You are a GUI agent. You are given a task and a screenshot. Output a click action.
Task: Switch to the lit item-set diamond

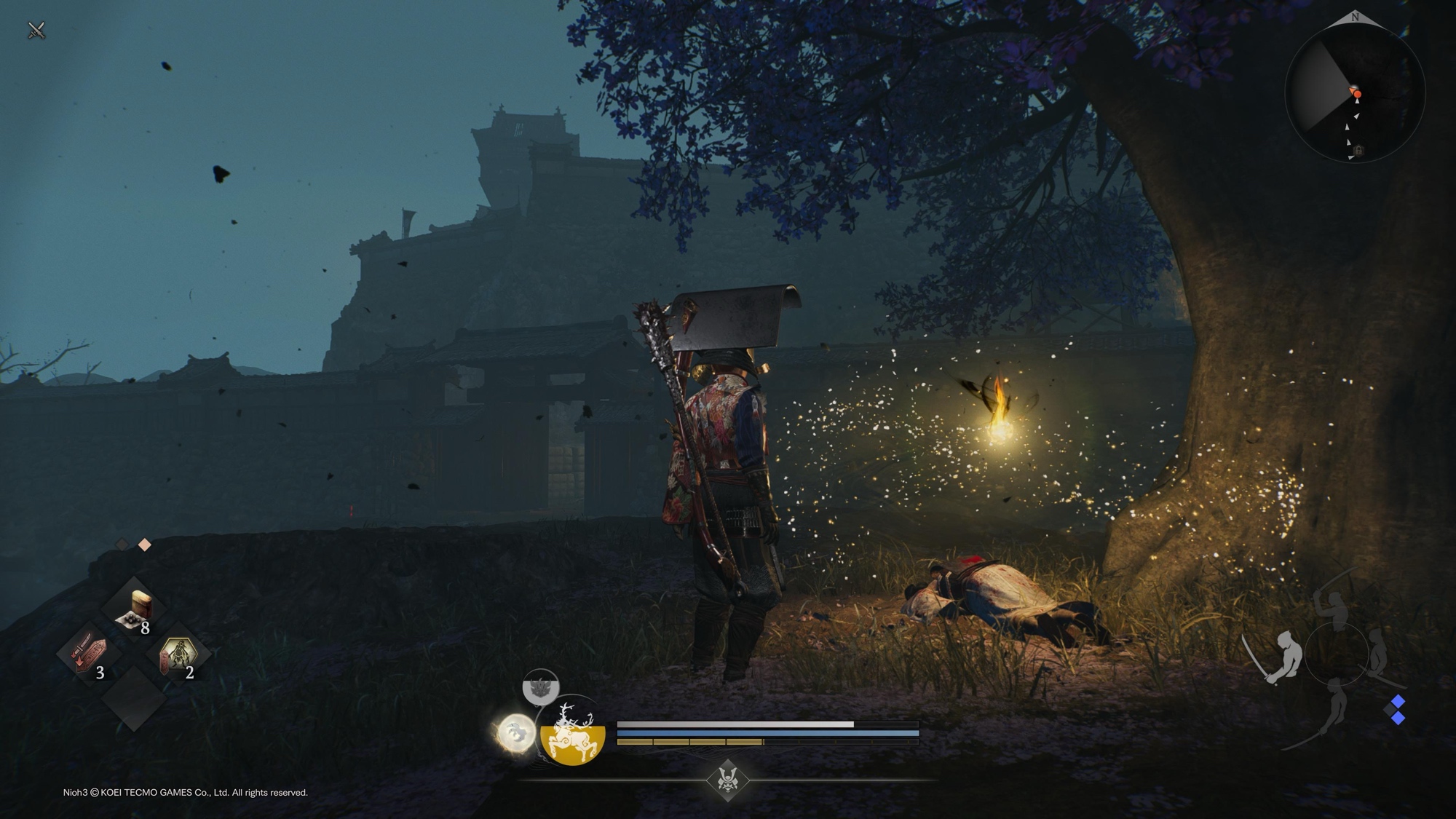coord(145,545)
